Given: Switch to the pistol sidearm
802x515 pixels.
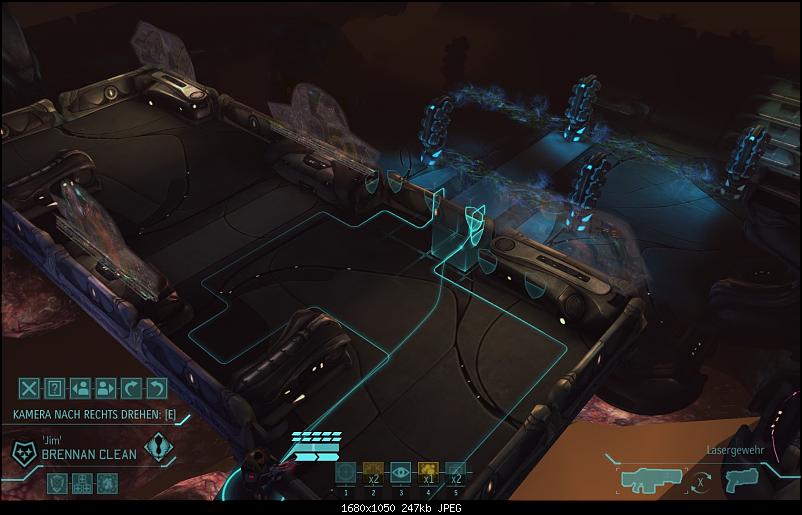Looking at the screenshot, I should [744, 479].
